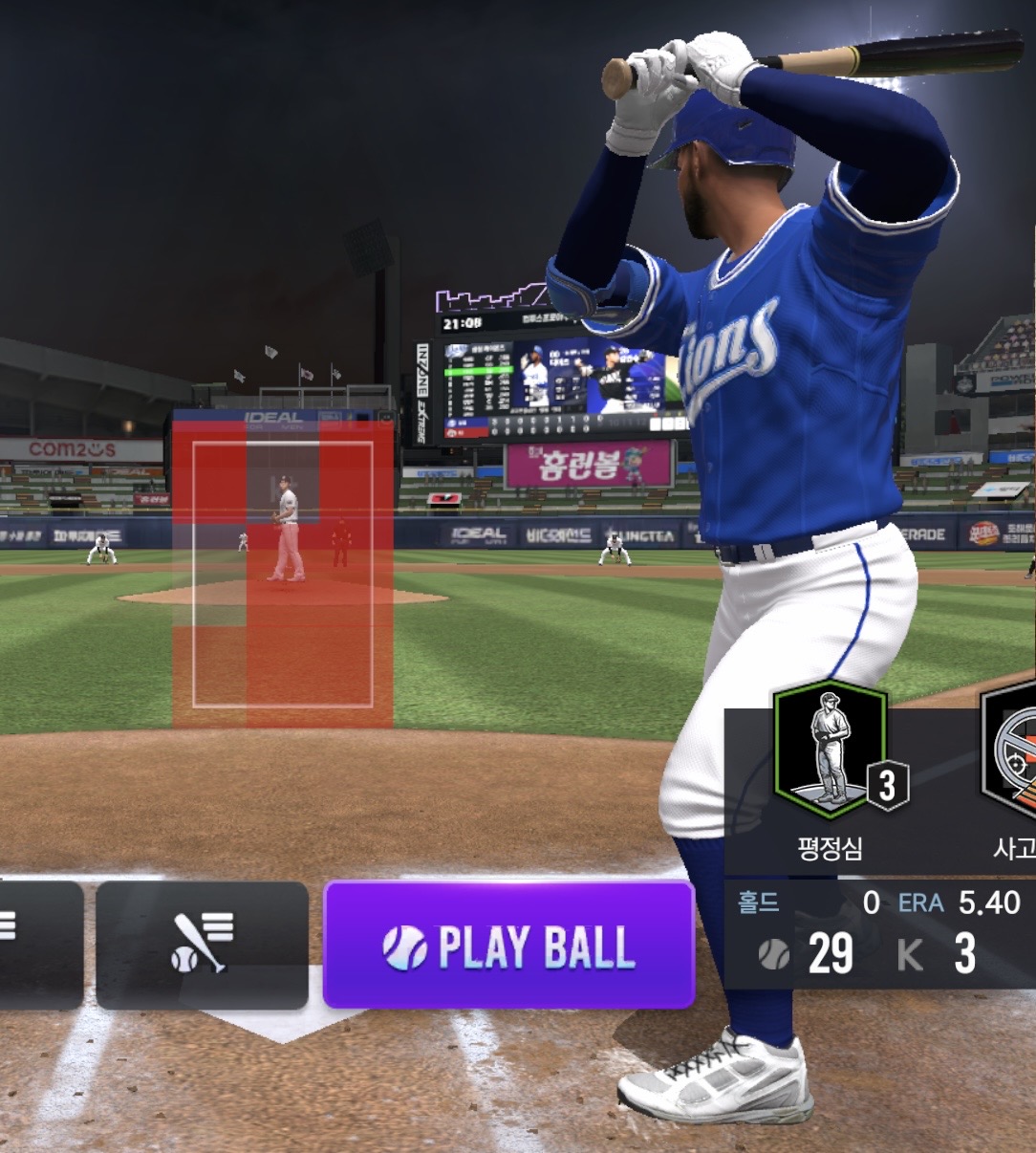Start the at-bat with PLAY BALL

coord(508,945)
